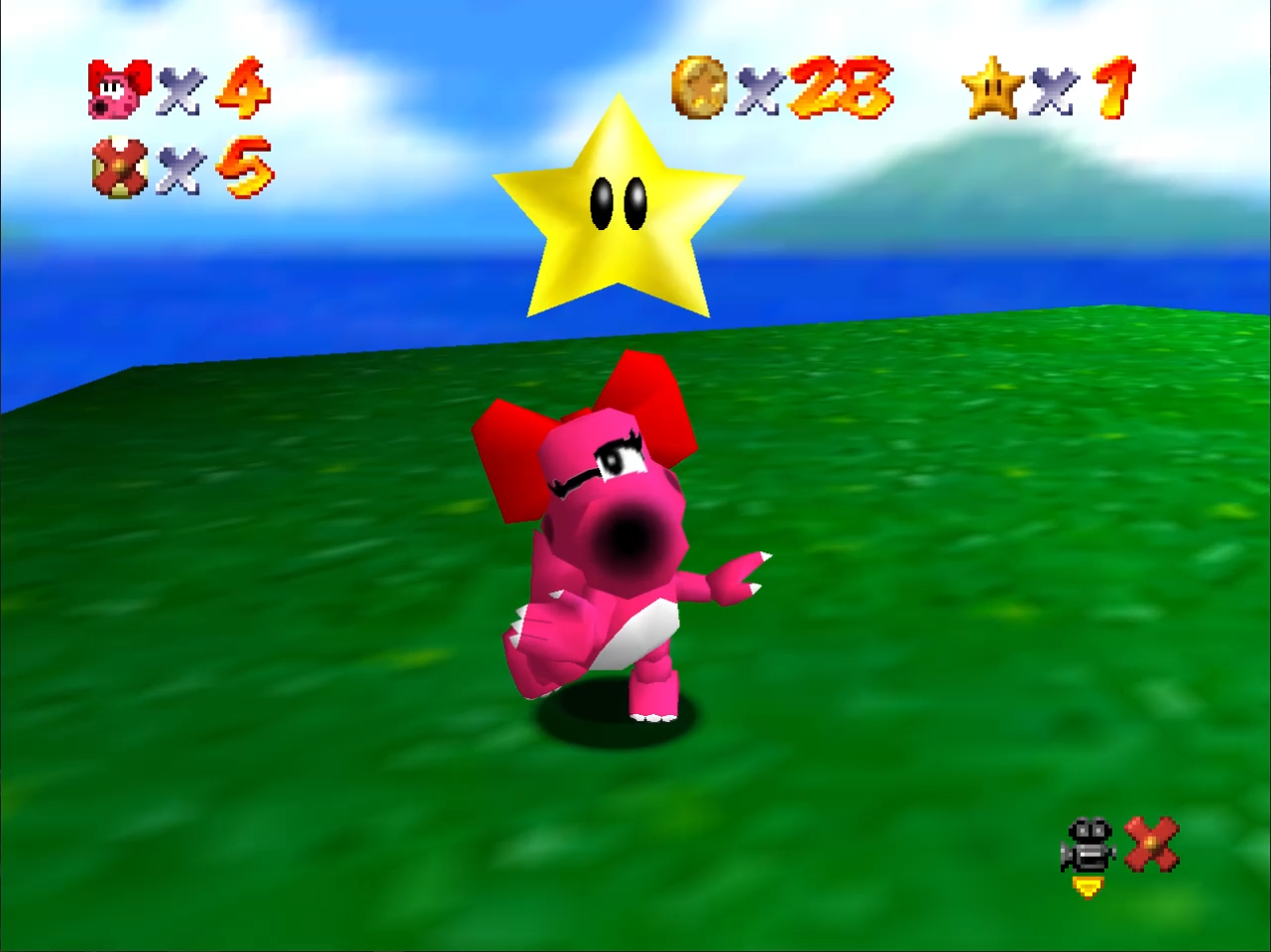Select the red badge icon below the lives
The width and height of the screenshot is (1271, 952).
[x=117, y=167]
